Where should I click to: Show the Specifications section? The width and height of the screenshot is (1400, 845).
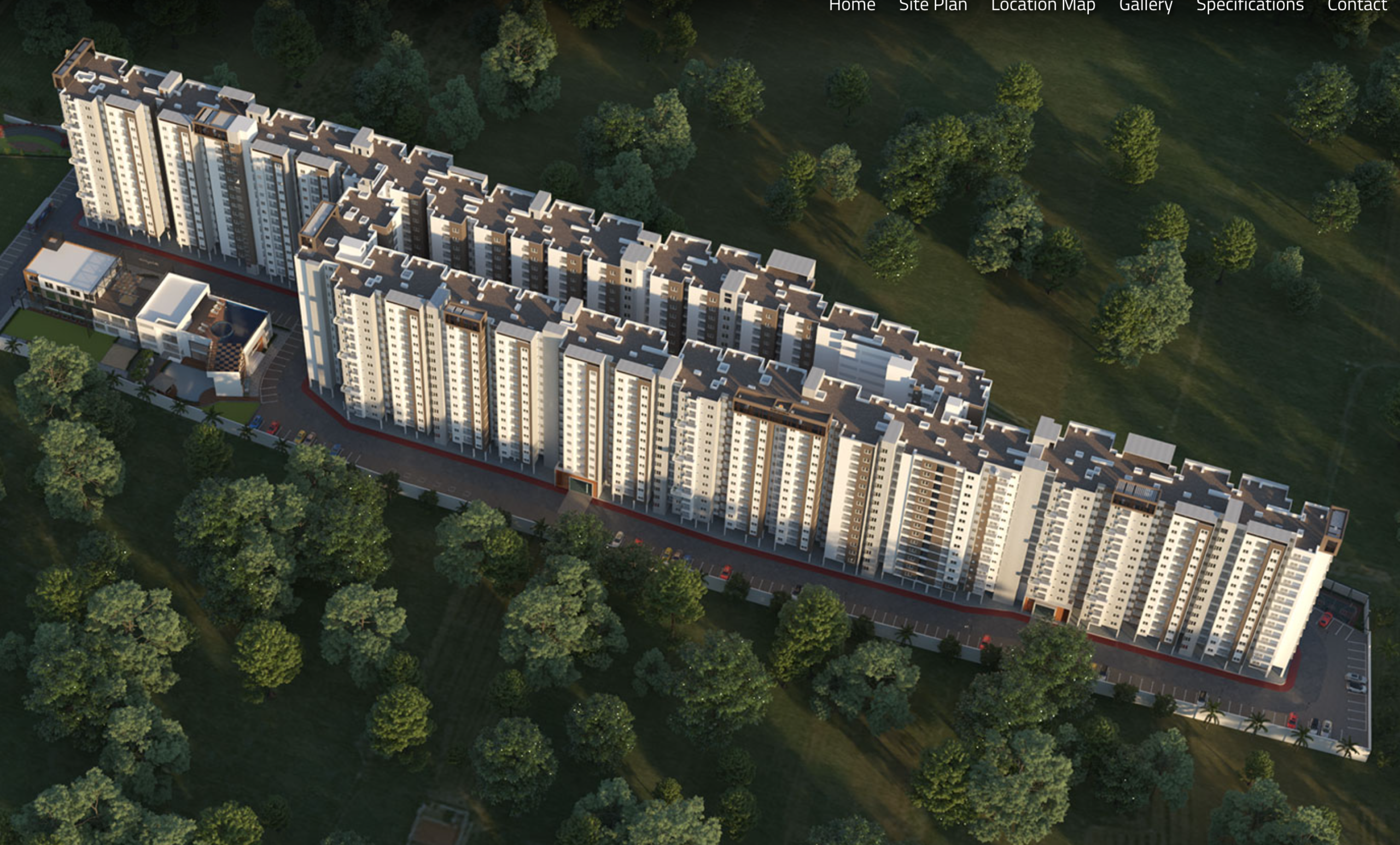tap(1250, 5)
